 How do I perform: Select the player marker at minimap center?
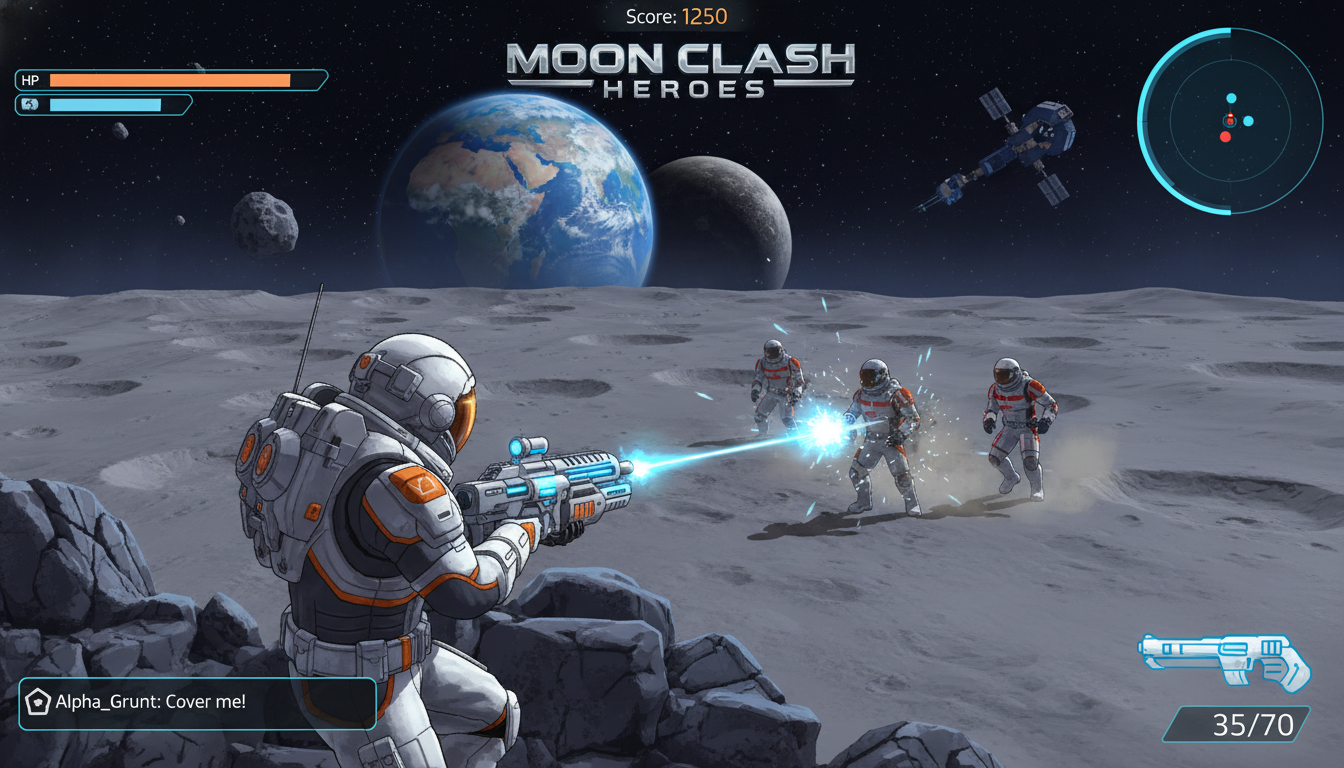(1230, 122)
